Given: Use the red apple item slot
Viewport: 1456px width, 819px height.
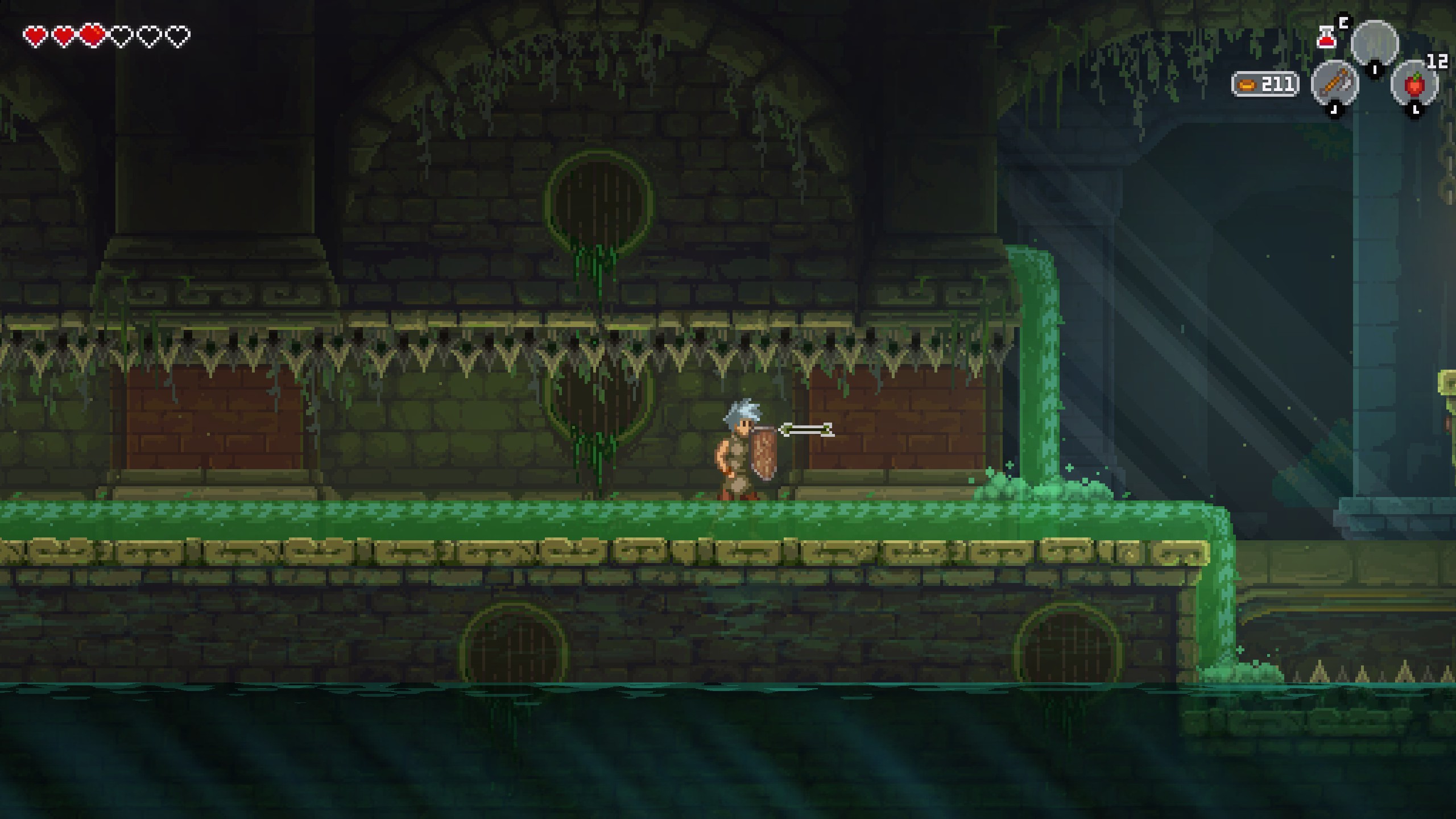Looking at the screenshot, I should pos(1415,84).
